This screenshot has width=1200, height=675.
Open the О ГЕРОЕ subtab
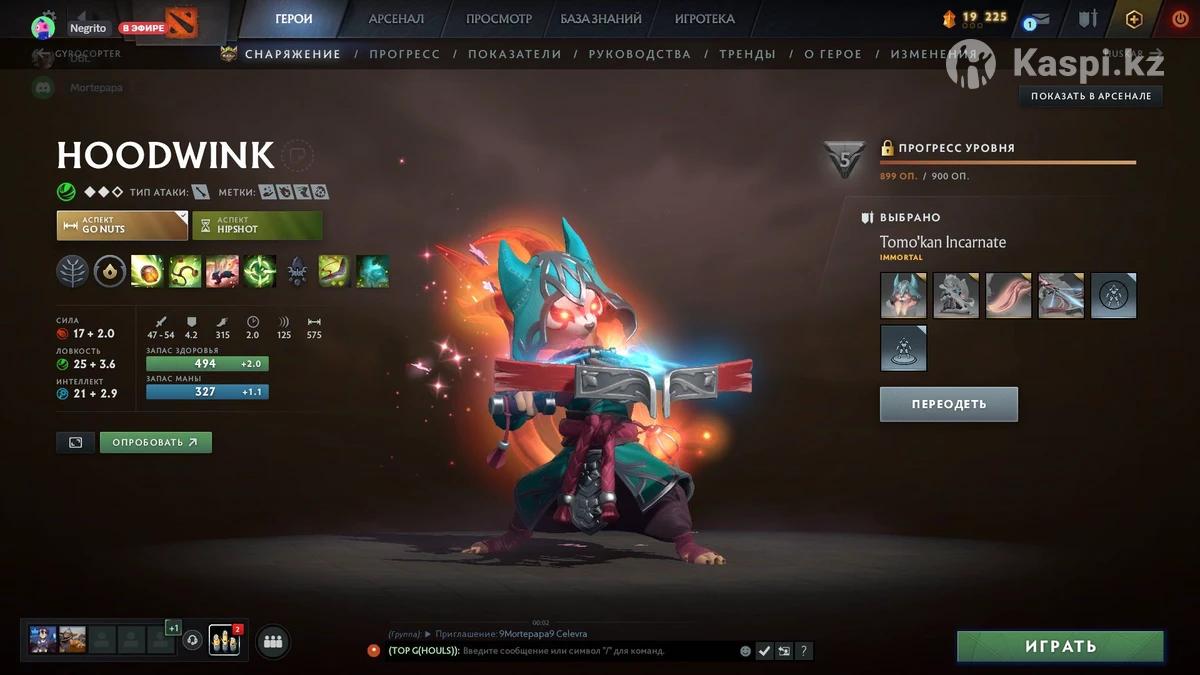(x=833, y=54)
